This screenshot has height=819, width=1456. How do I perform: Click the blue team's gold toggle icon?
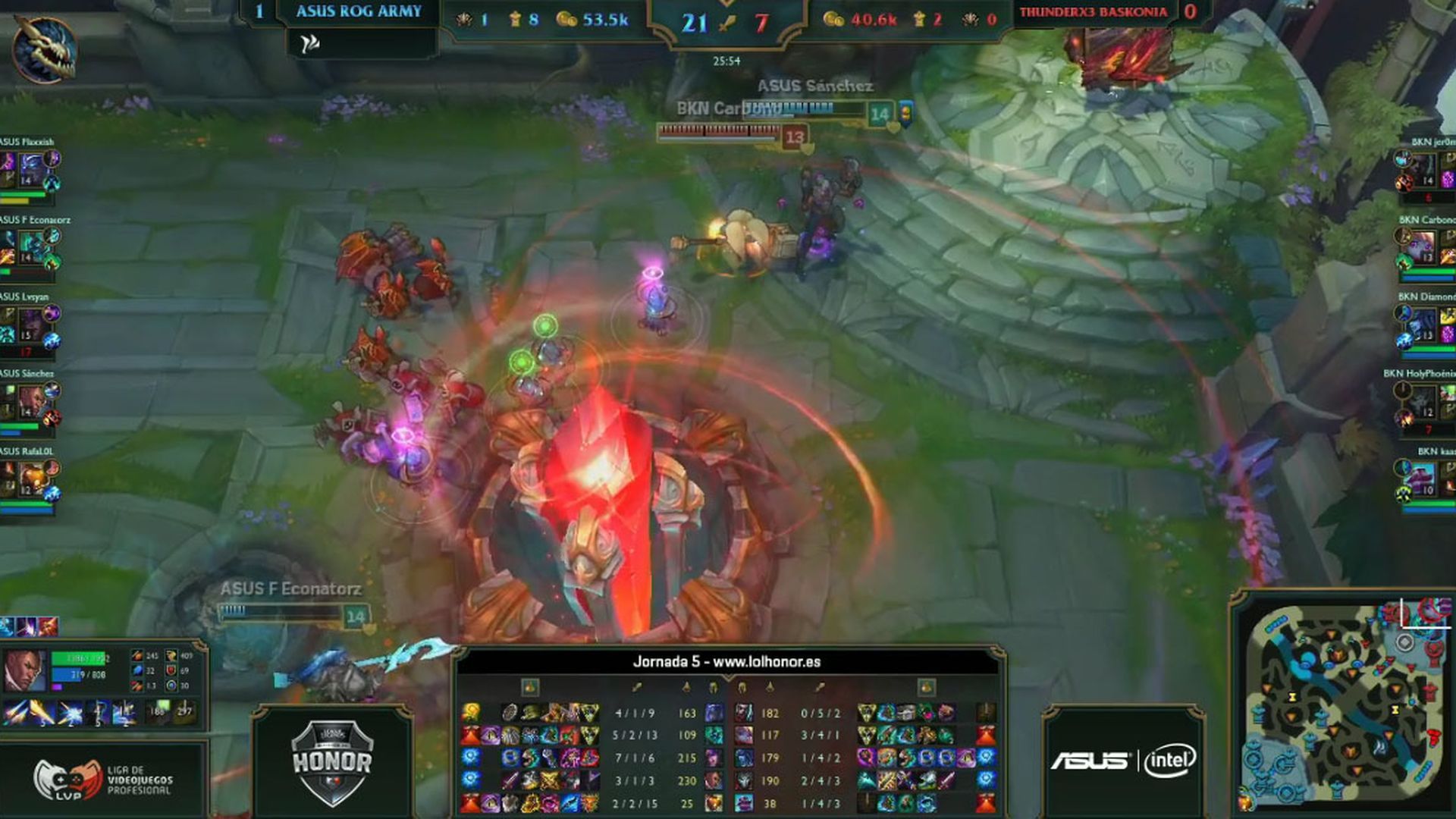click(530, 688)
